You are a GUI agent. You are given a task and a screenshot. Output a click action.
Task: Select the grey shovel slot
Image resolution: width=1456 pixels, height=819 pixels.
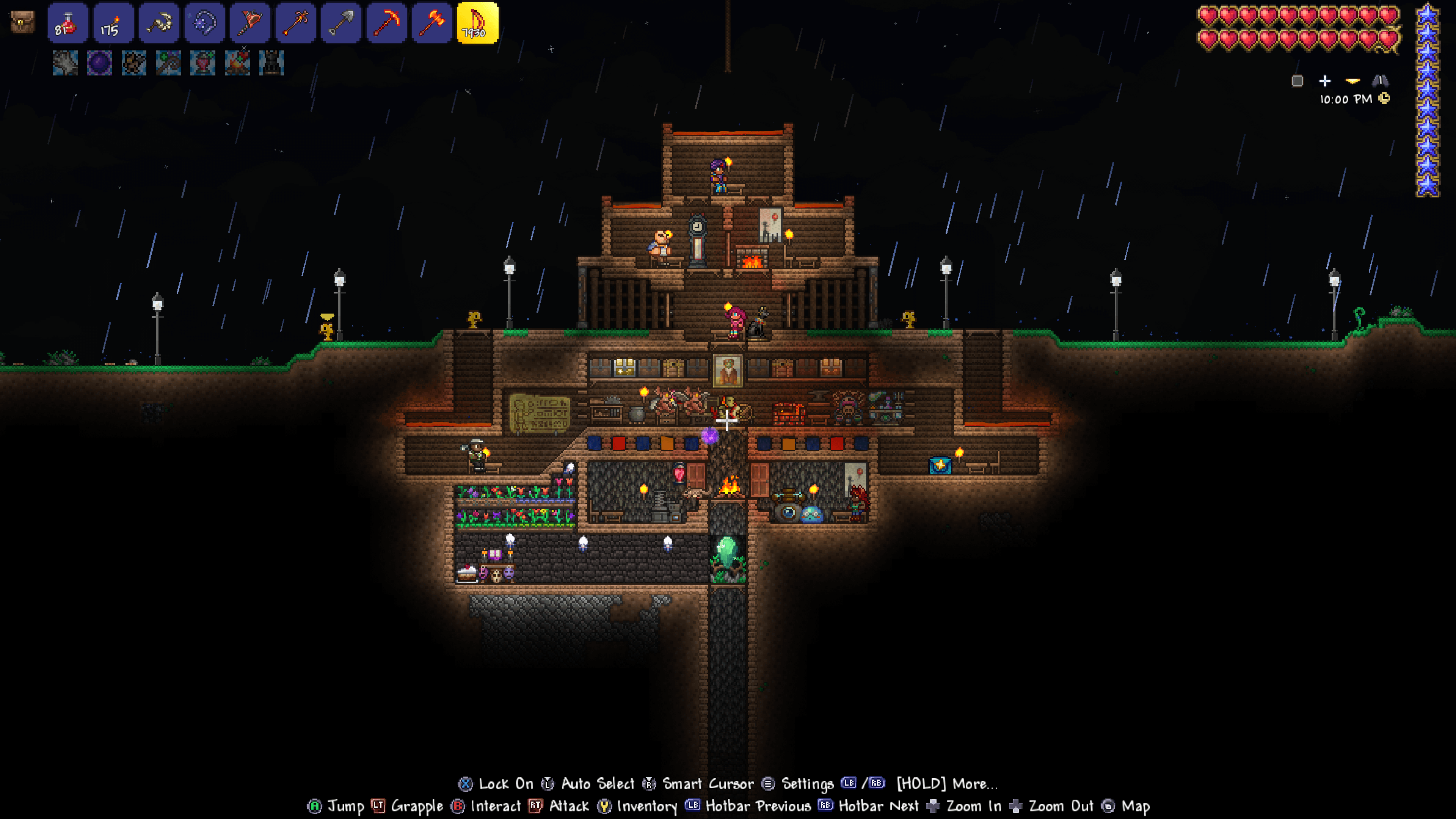click(341, 23)
